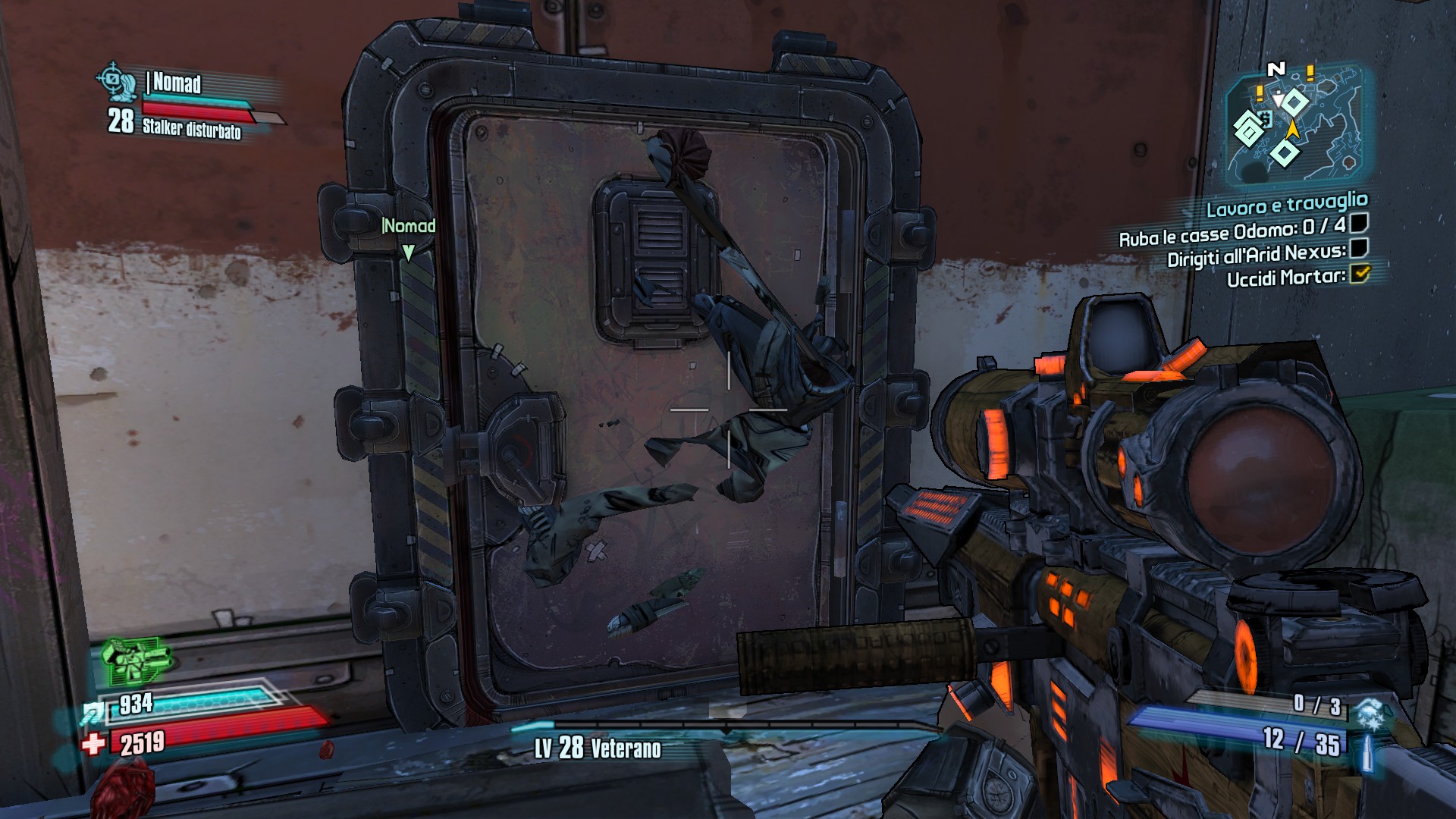1456x819 pixels.
Task: Click the shield icon beside 934
Action: 94,713
